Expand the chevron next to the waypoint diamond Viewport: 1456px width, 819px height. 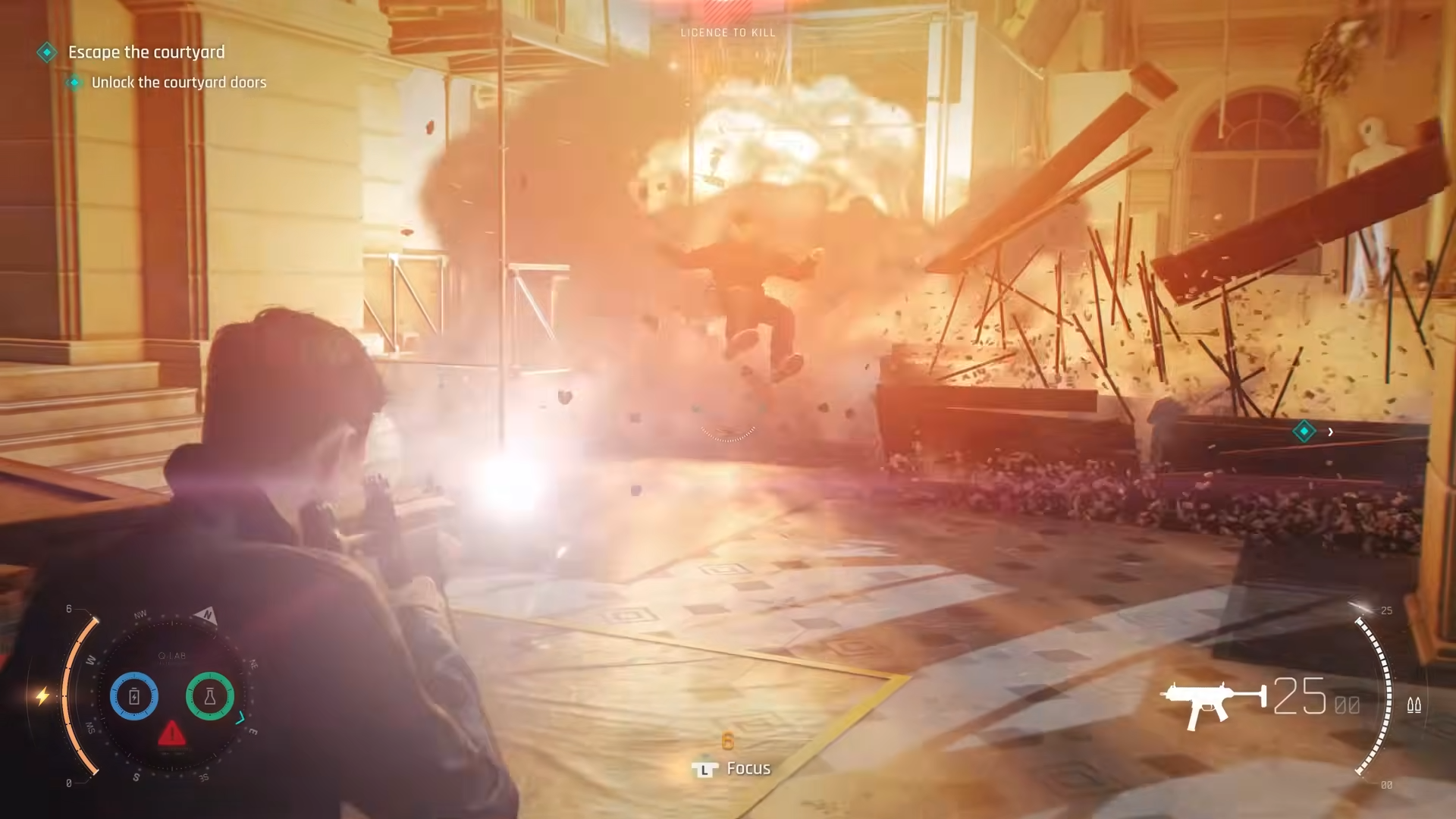tap(1331, 432)
